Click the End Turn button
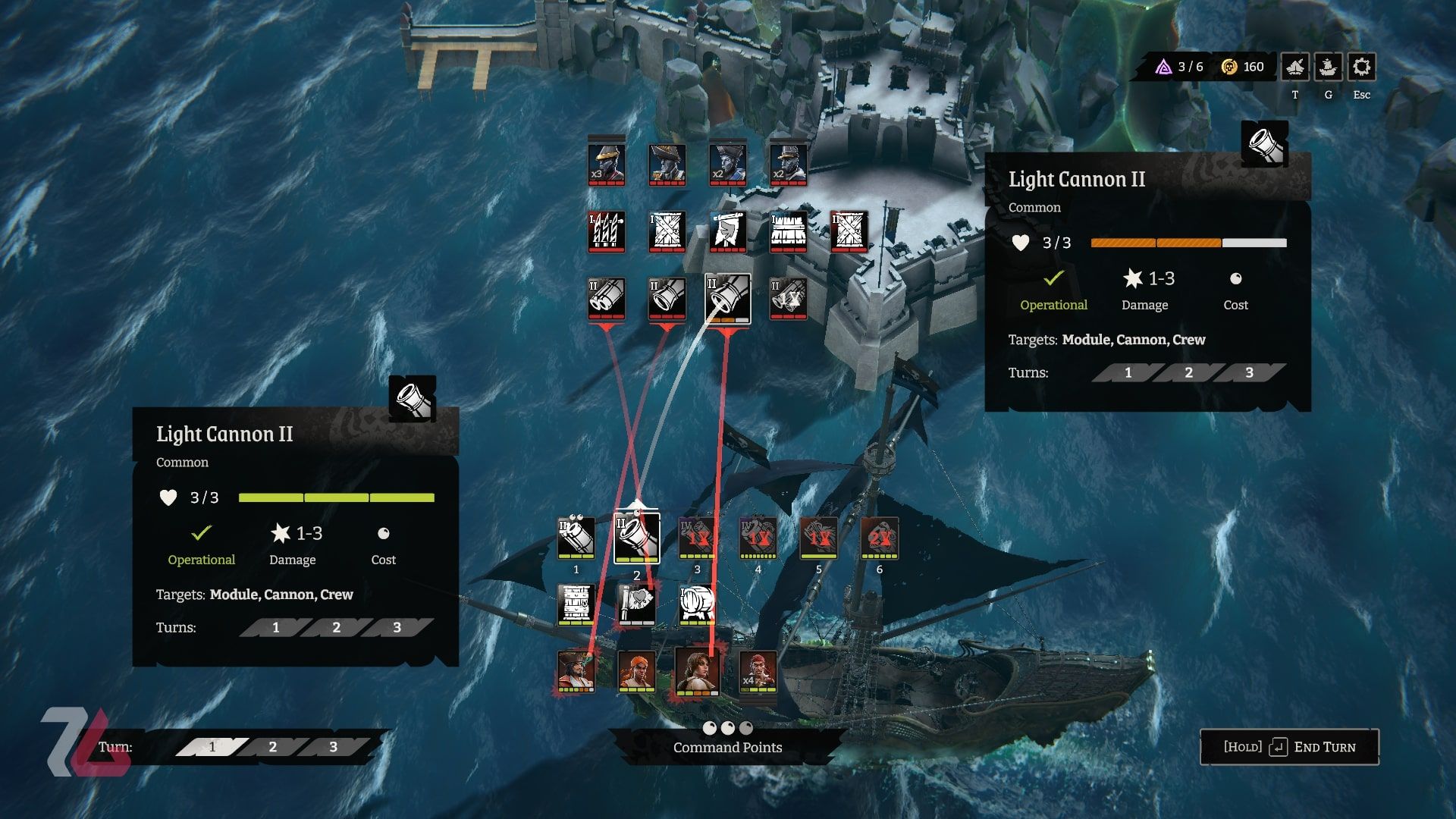Viewport: 1456px width, 819px height. [x=1289, y=747]
